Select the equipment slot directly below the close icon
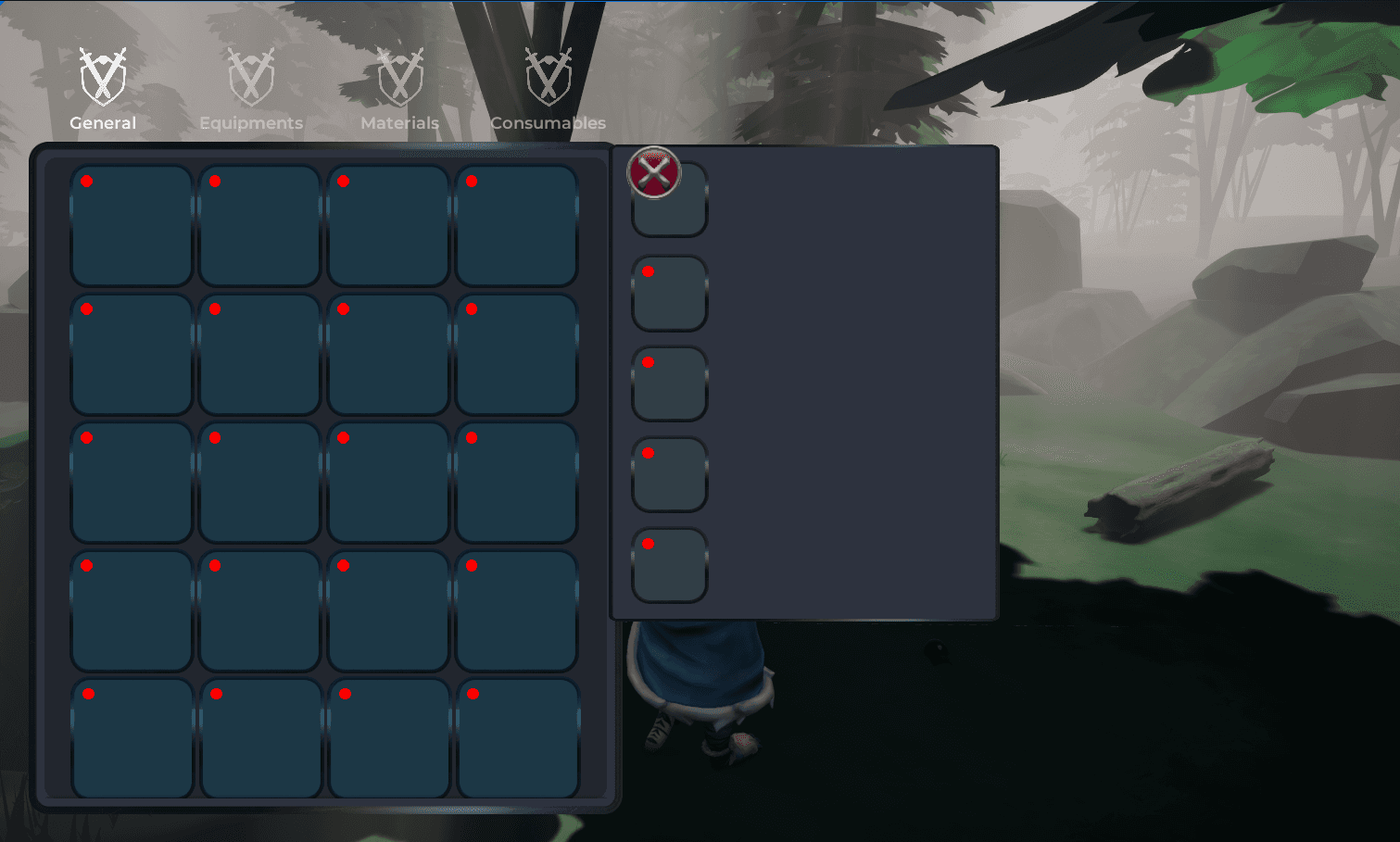The width and height of the screenshot is (1400, 842). [669, 292]
